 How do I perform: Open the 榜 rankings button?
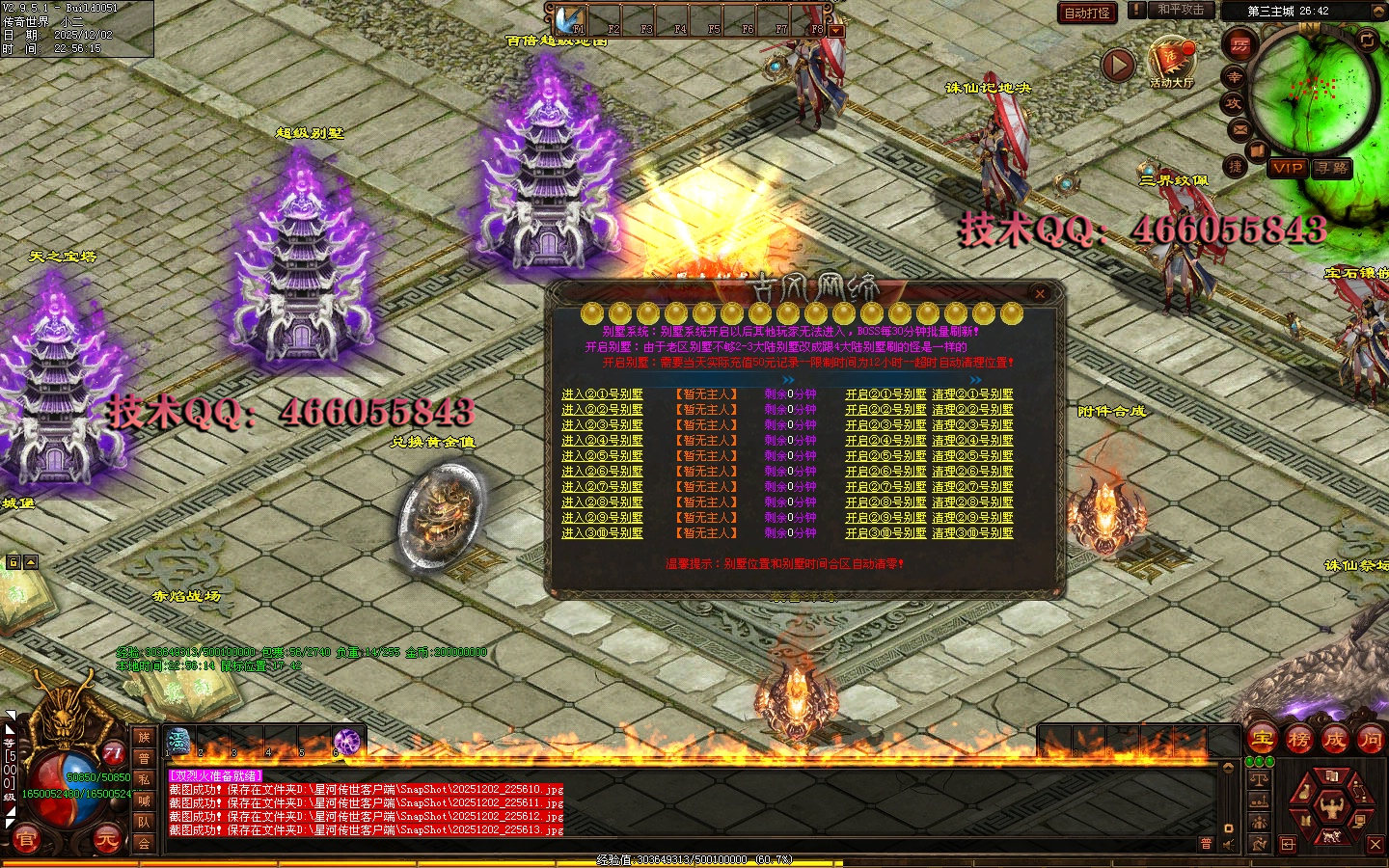coord(1299,740)
